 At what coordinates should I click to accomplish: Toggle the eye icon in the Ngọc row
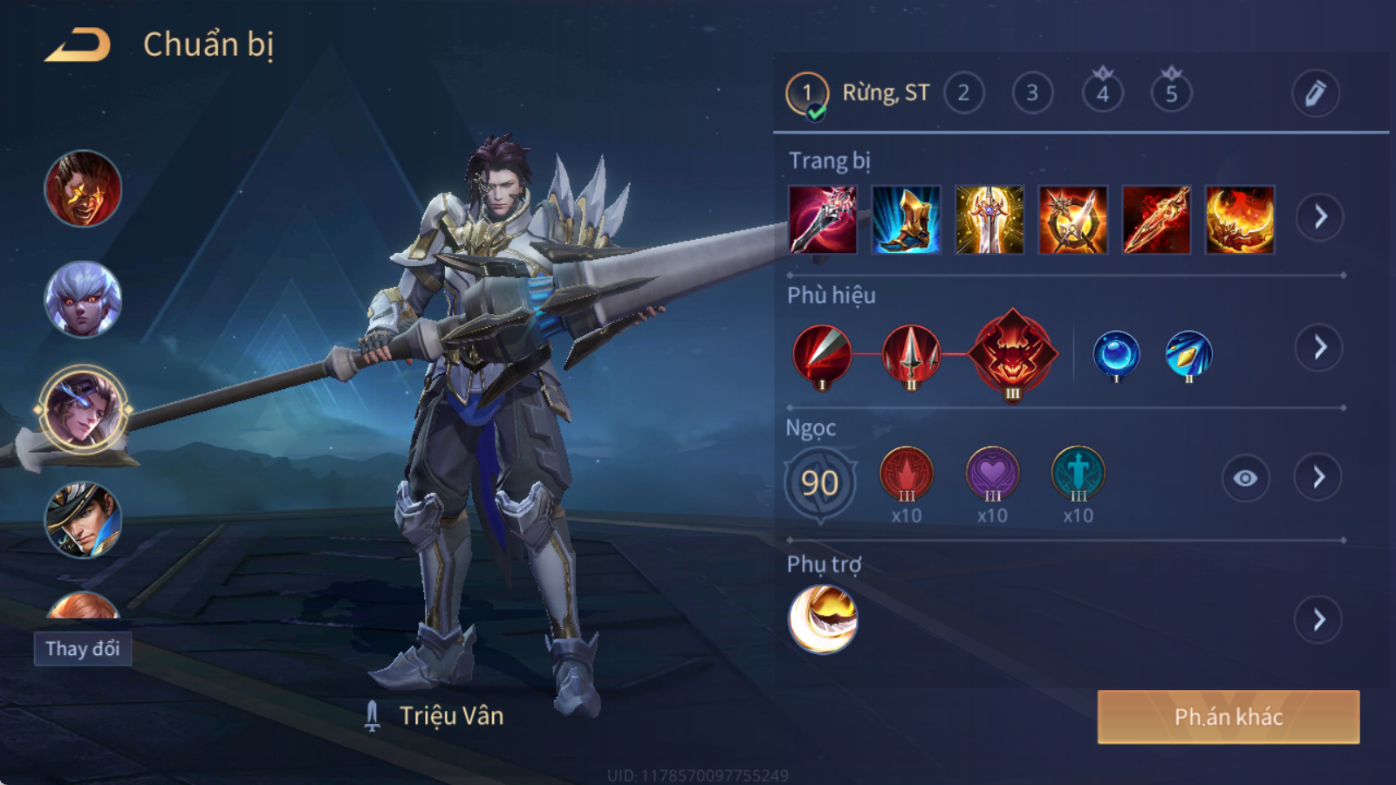click(x=1245, y=479)
